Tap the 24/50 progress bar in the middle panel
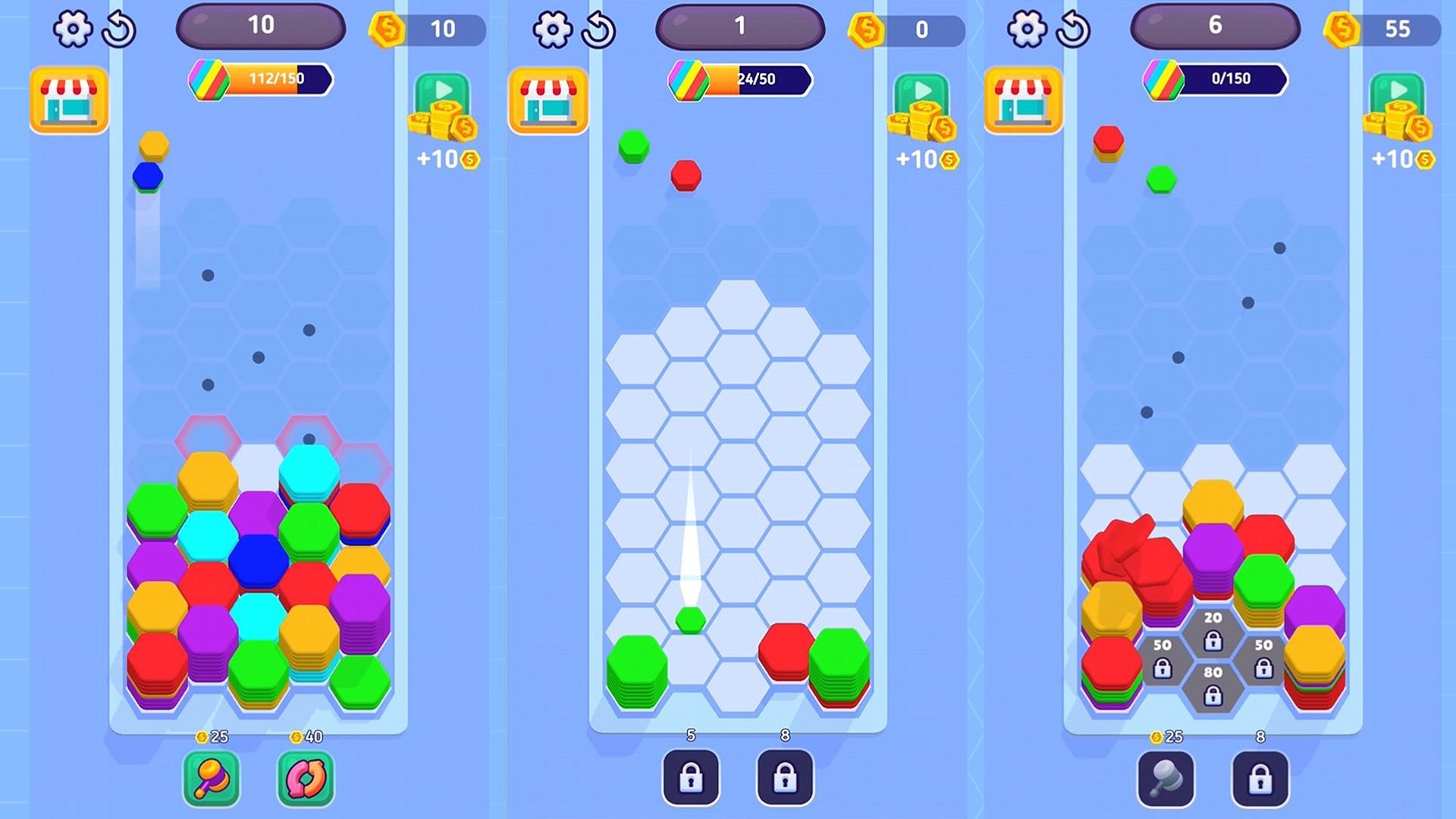This screenshot has height=819, width=1456. [739, 80]
